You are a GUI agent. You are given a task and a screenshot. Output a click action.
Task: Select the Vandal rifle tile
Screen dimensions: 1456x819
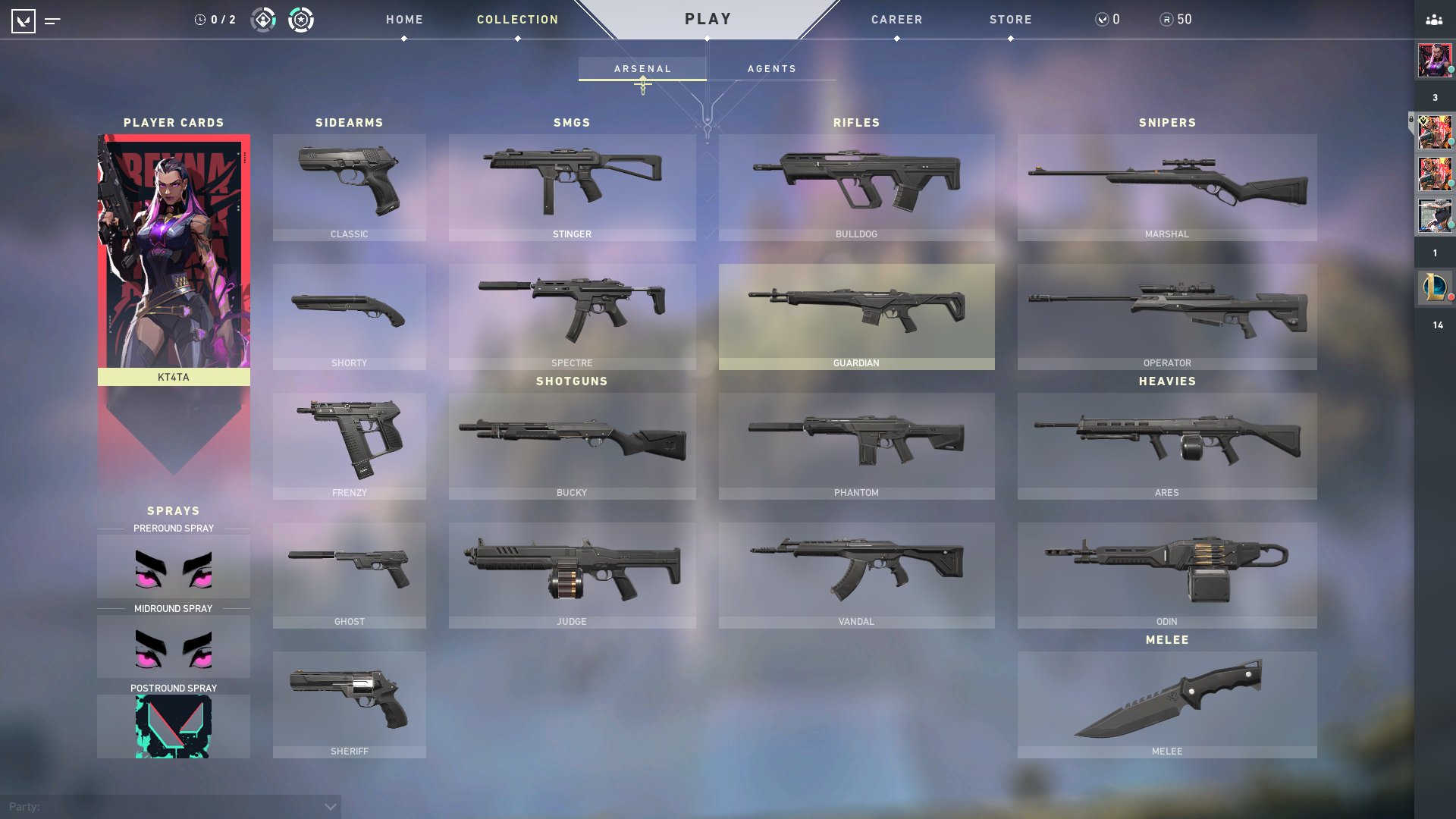tap(856, 575)
